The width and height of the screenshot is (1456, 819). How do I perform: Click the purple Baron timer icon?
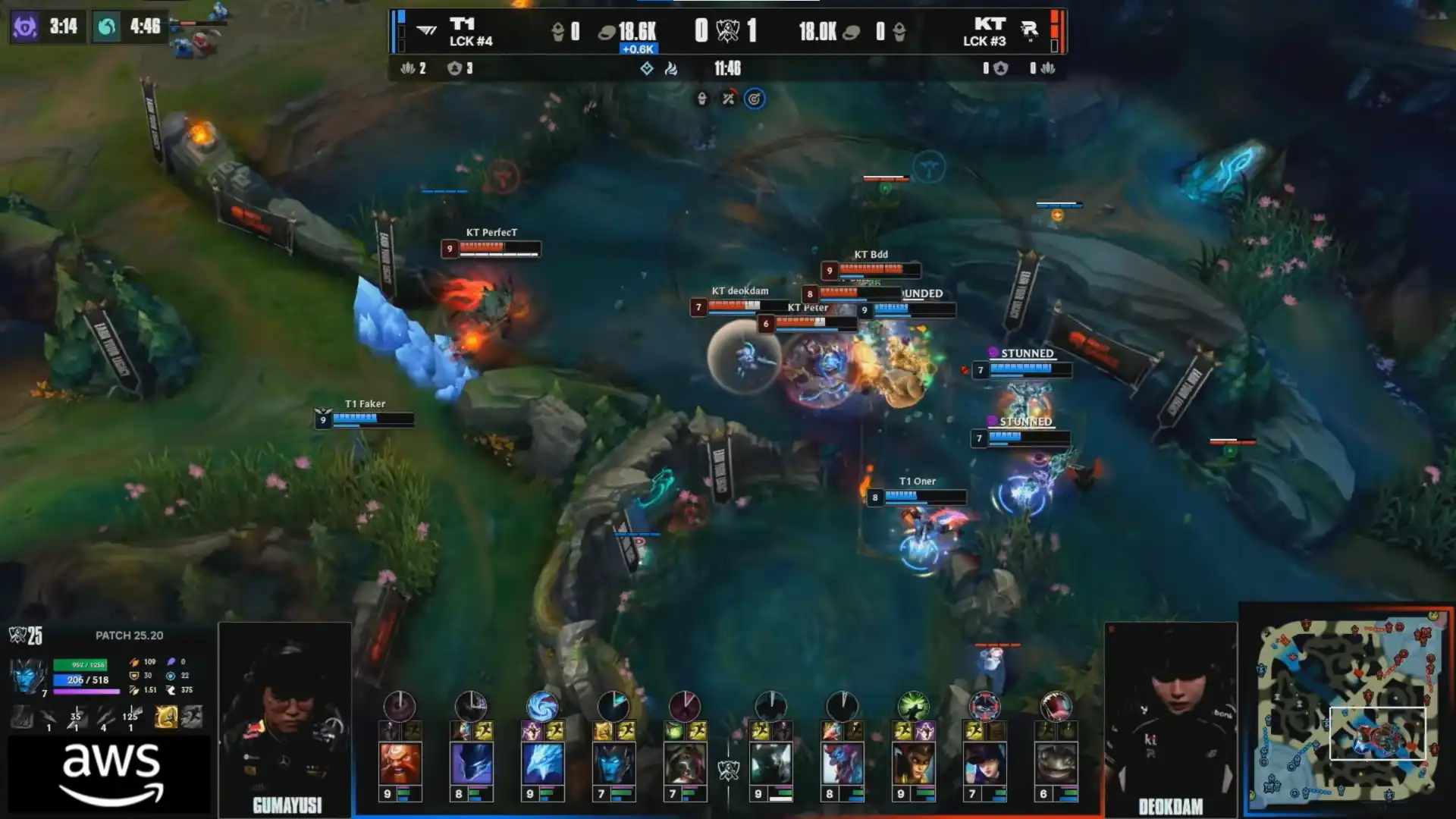25,27
